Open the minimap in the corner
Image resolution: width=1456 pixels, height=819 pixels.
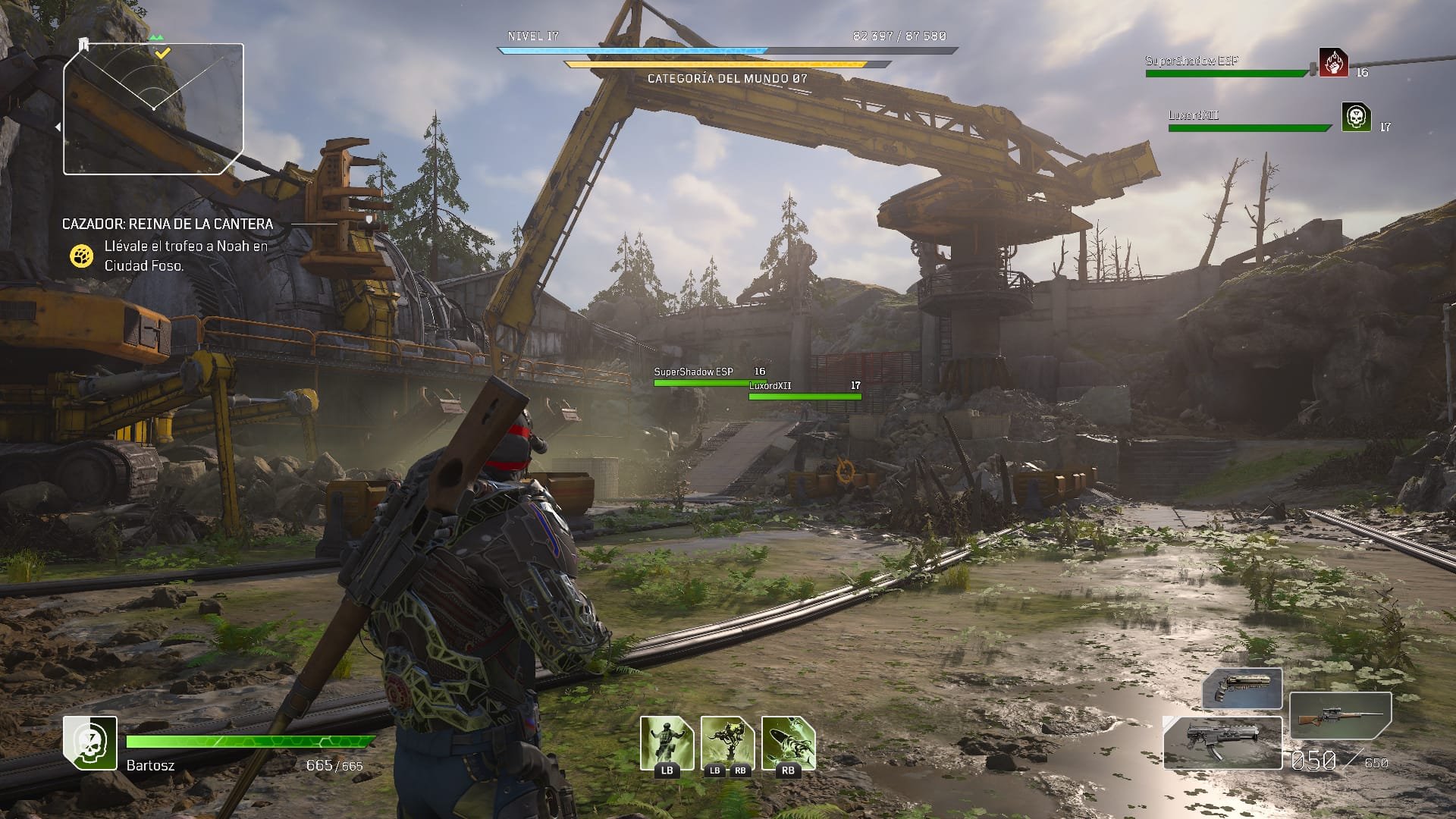pyautogui.click(x=153, y=109)
